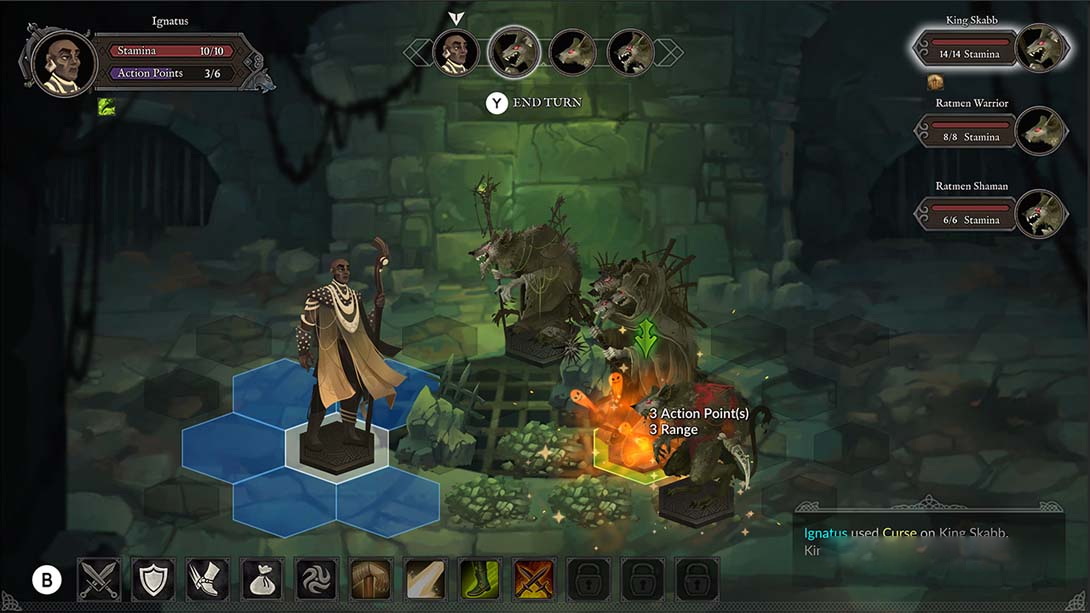Select the wooden hammer ability icon
This screenshot has width=1090, height=613.
(370, 579)
